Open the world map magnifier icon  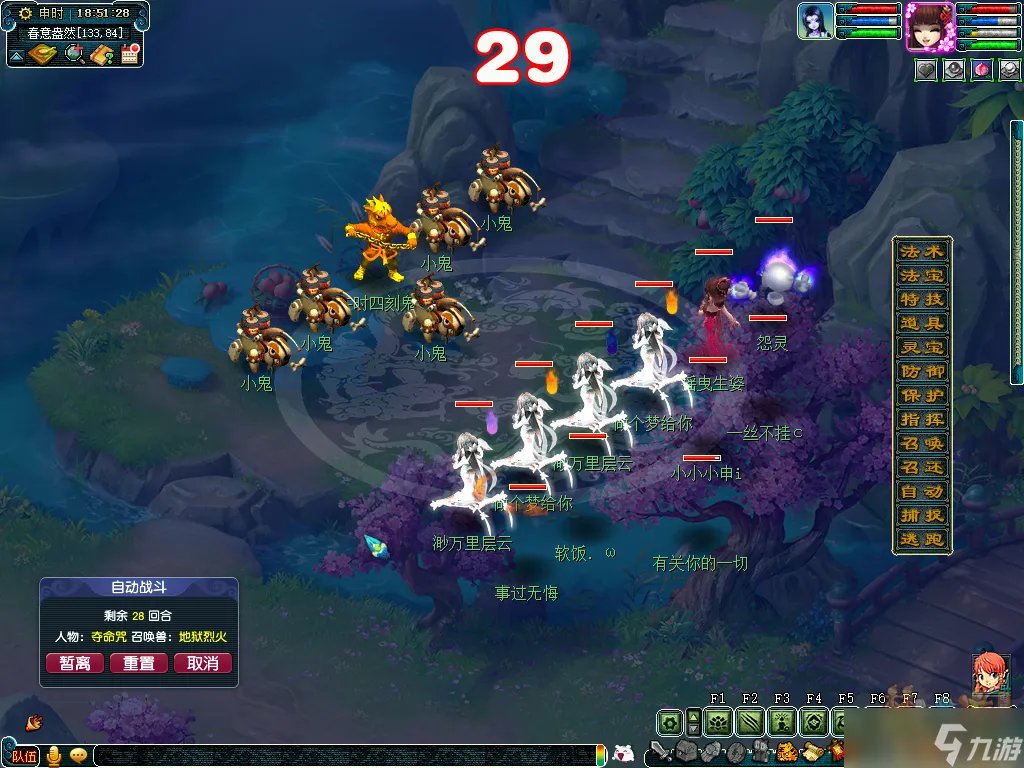click(x=74, y=54)
